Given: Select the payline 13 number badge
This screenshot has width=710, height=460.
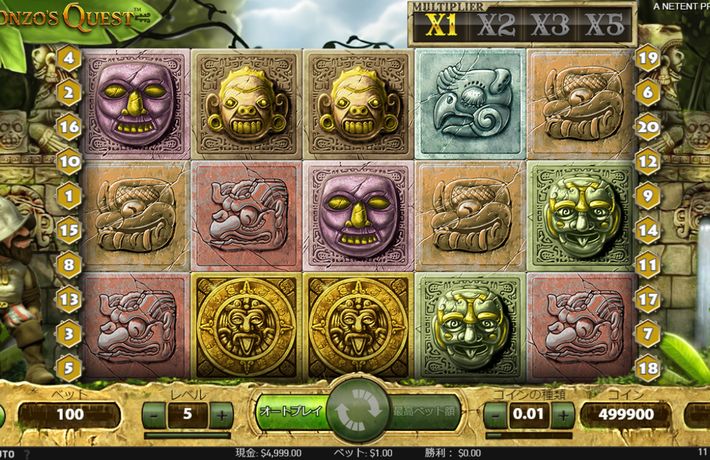Looking at the screenshot, I should [x=69, y=299].
